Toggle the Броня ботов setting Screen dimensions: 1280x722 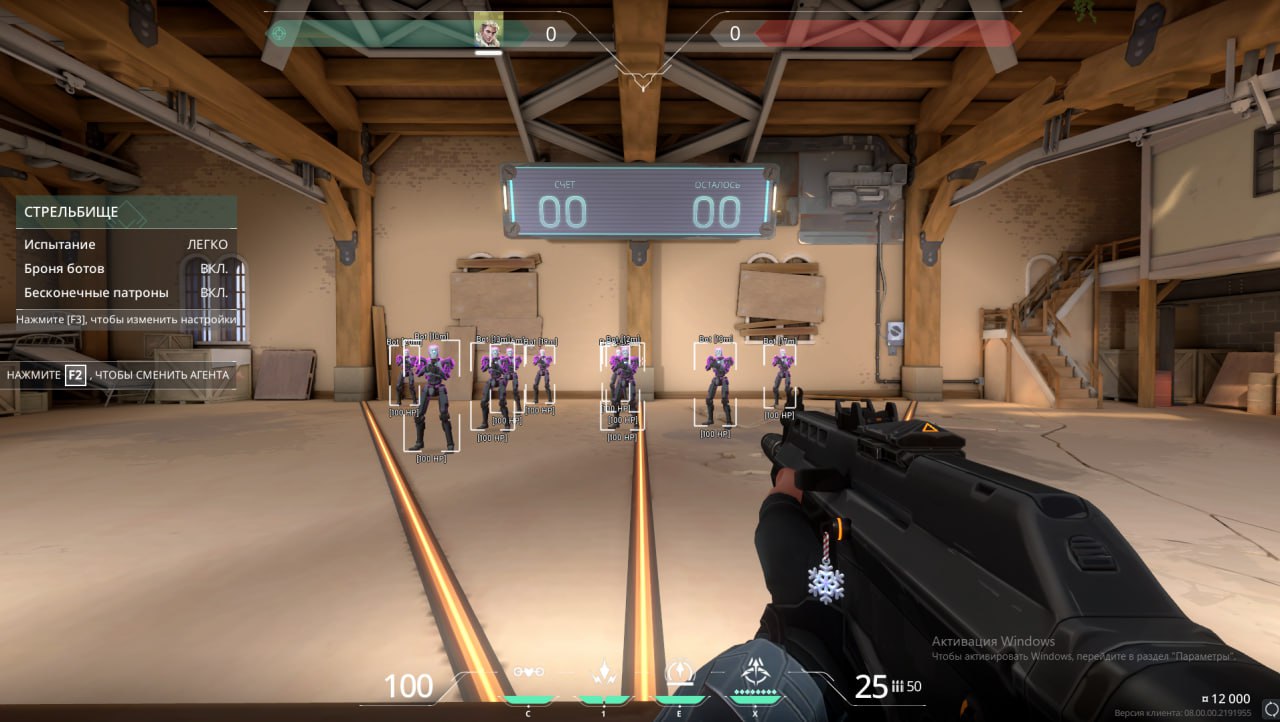(126, 269)
